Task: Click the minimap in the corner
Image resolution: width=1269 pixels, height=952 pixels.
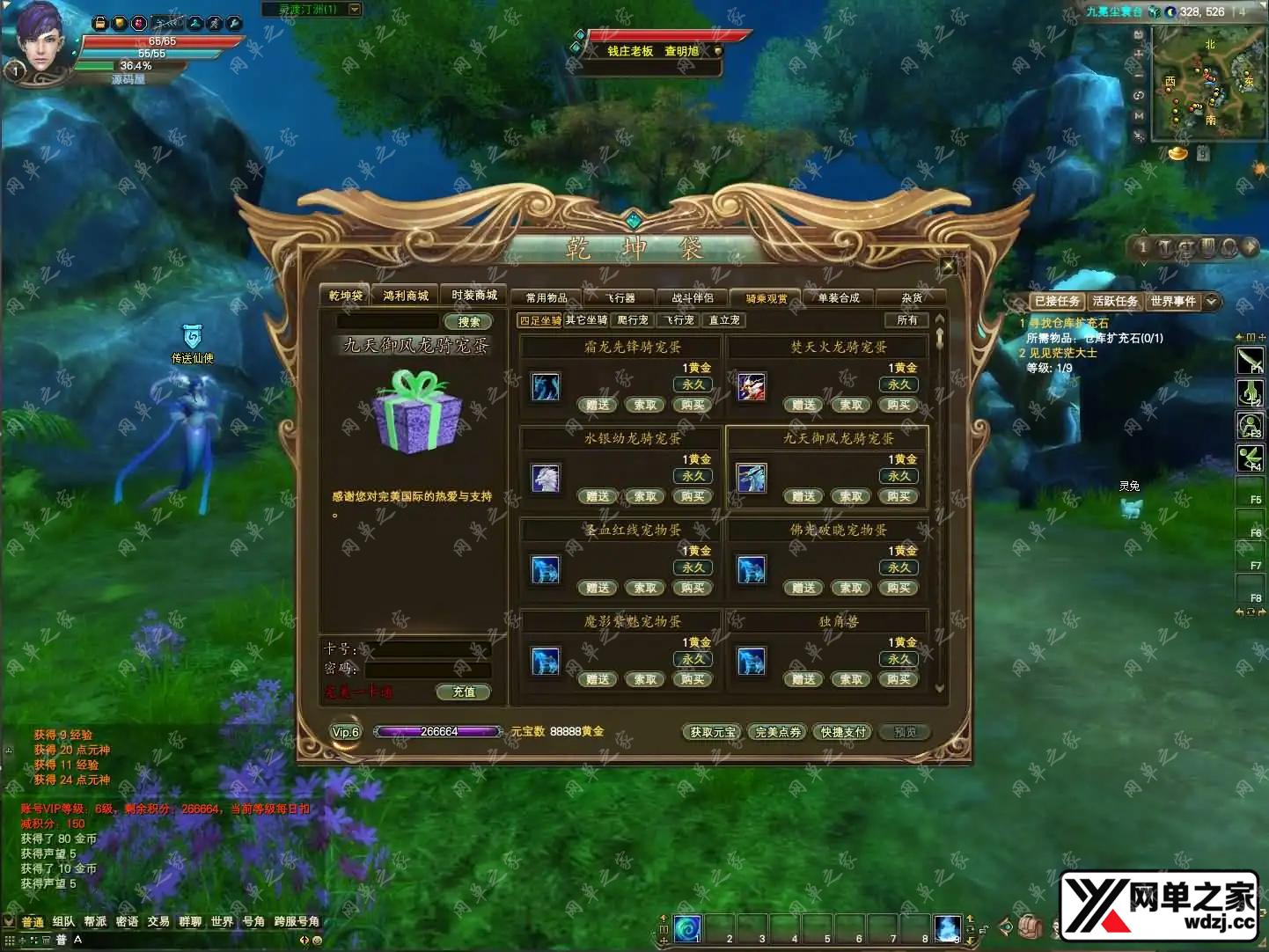Action: click(x=1207, y=84)
